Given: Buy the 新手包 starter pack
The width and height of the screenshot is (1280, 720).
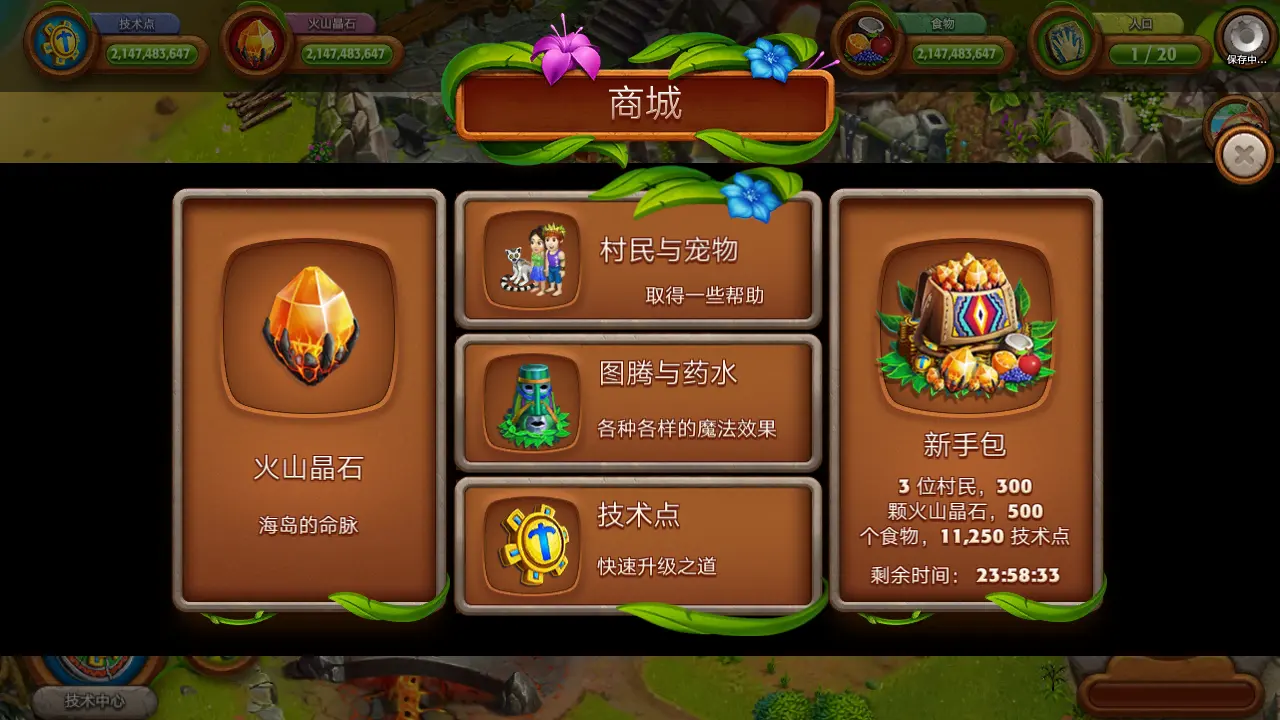Looking at the screenshot, I should point(963,400).
